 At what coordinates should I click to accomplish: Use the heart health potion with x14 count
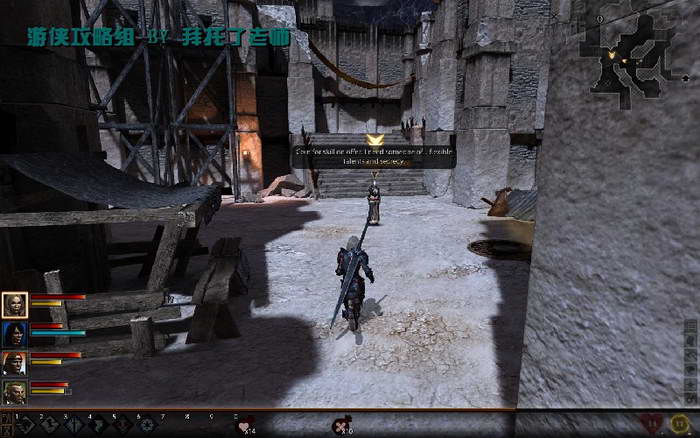point(243,425)
